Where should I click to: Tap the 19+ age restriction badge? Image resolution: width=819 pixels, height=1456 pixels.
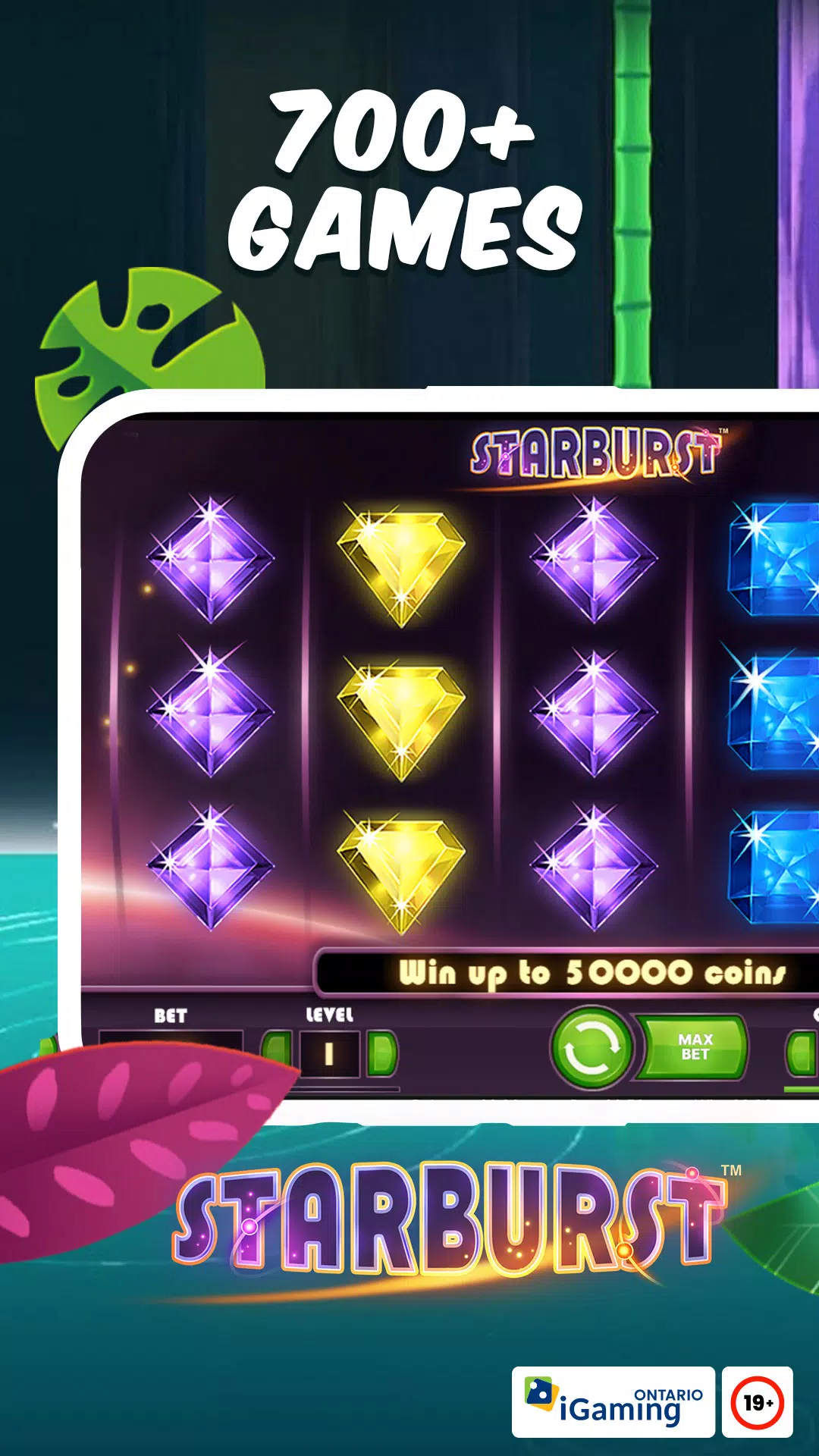coord(757,1402)
